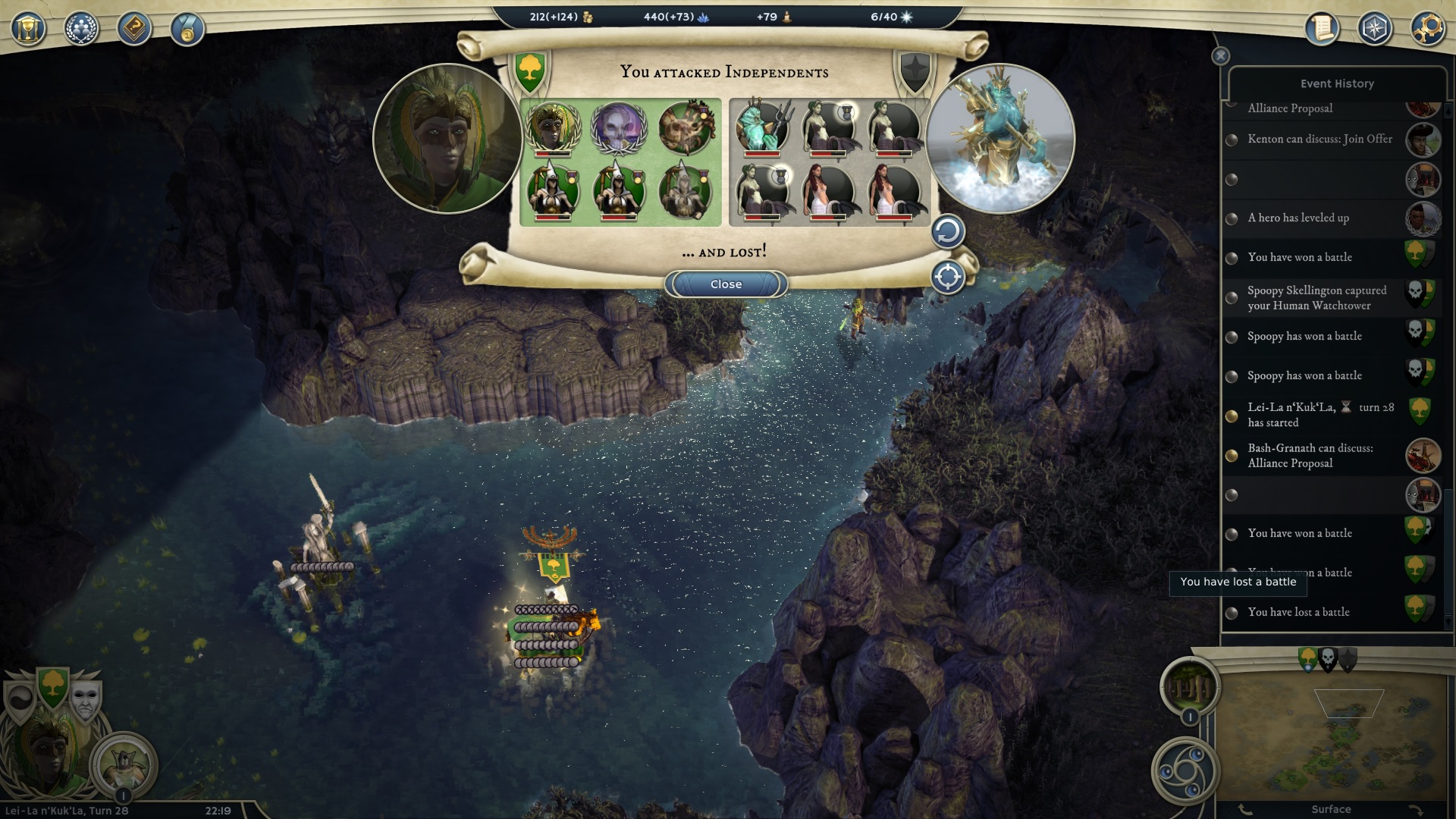Select 'Bash-Granath can discuss: Alliance Proposal' event
The height and width of the screenshot is (819, 1456).
pos(1310,456)
